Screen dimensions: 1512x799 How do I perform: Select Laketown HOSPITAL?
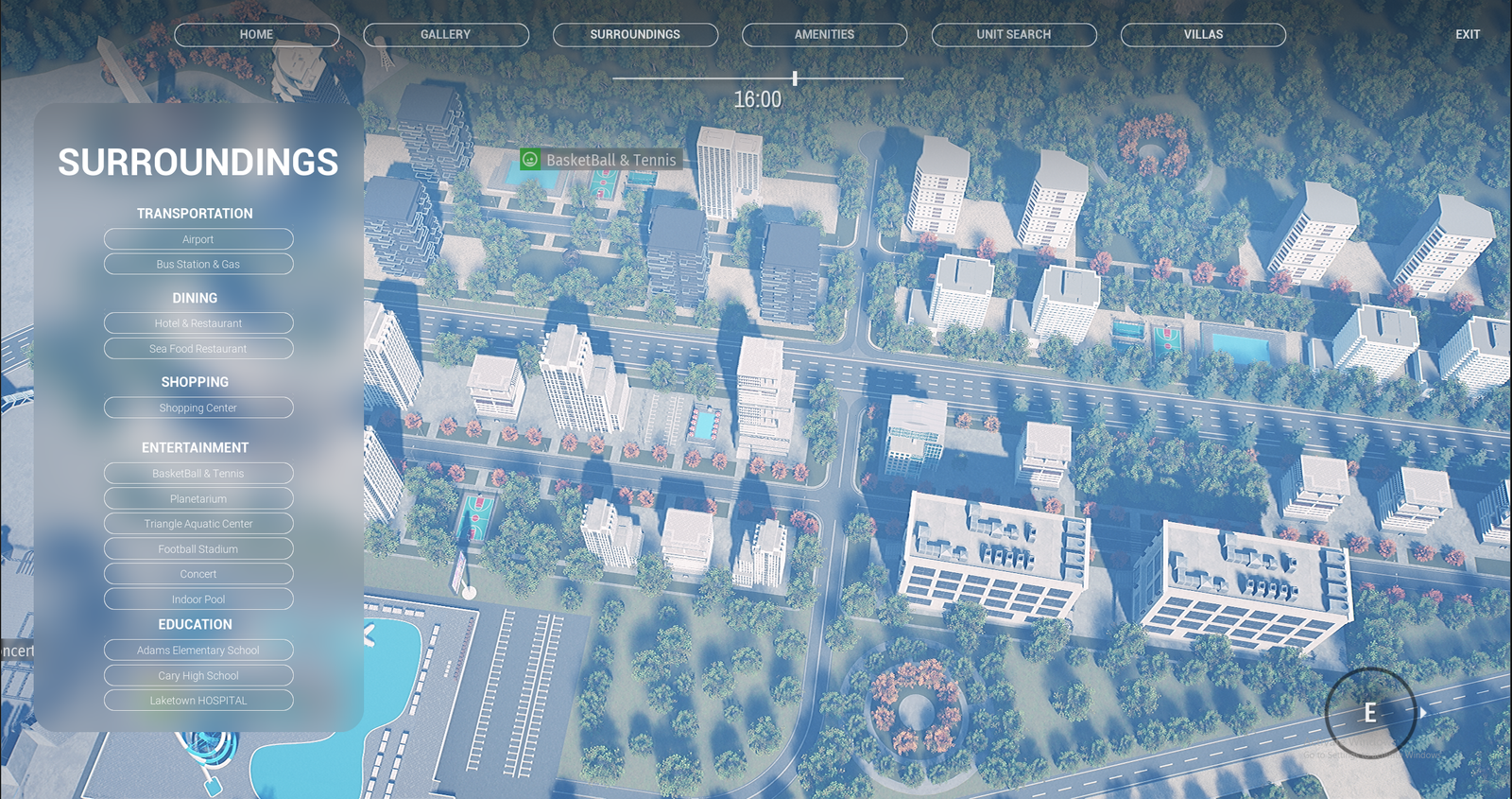[x=198, y=701]
